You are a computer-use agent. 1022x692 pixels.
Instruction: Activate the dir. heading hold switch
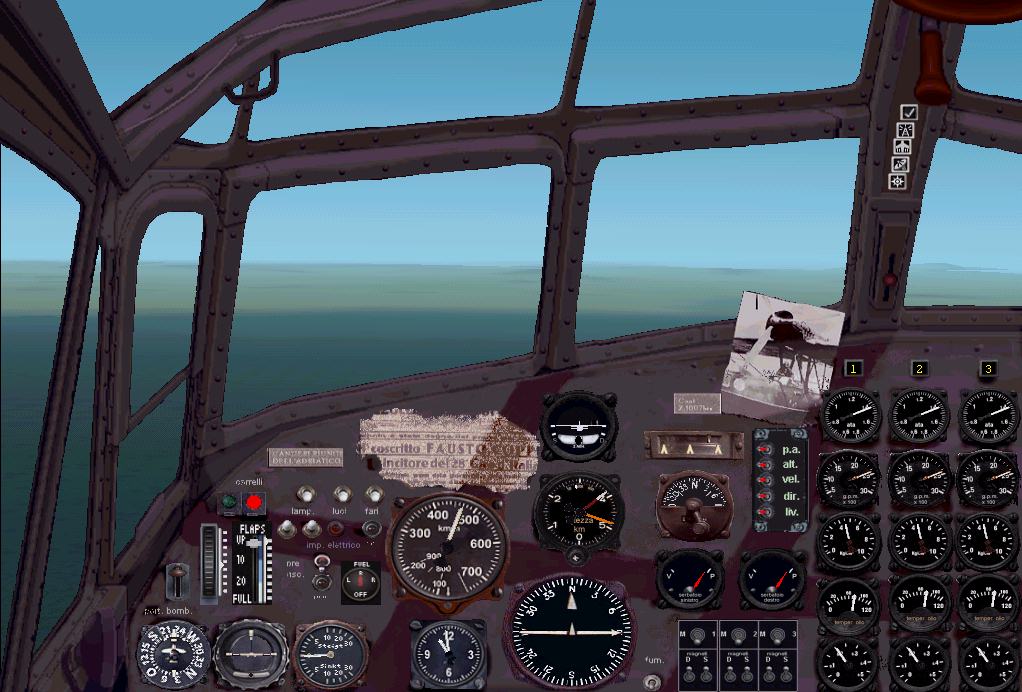coord(765,496)
